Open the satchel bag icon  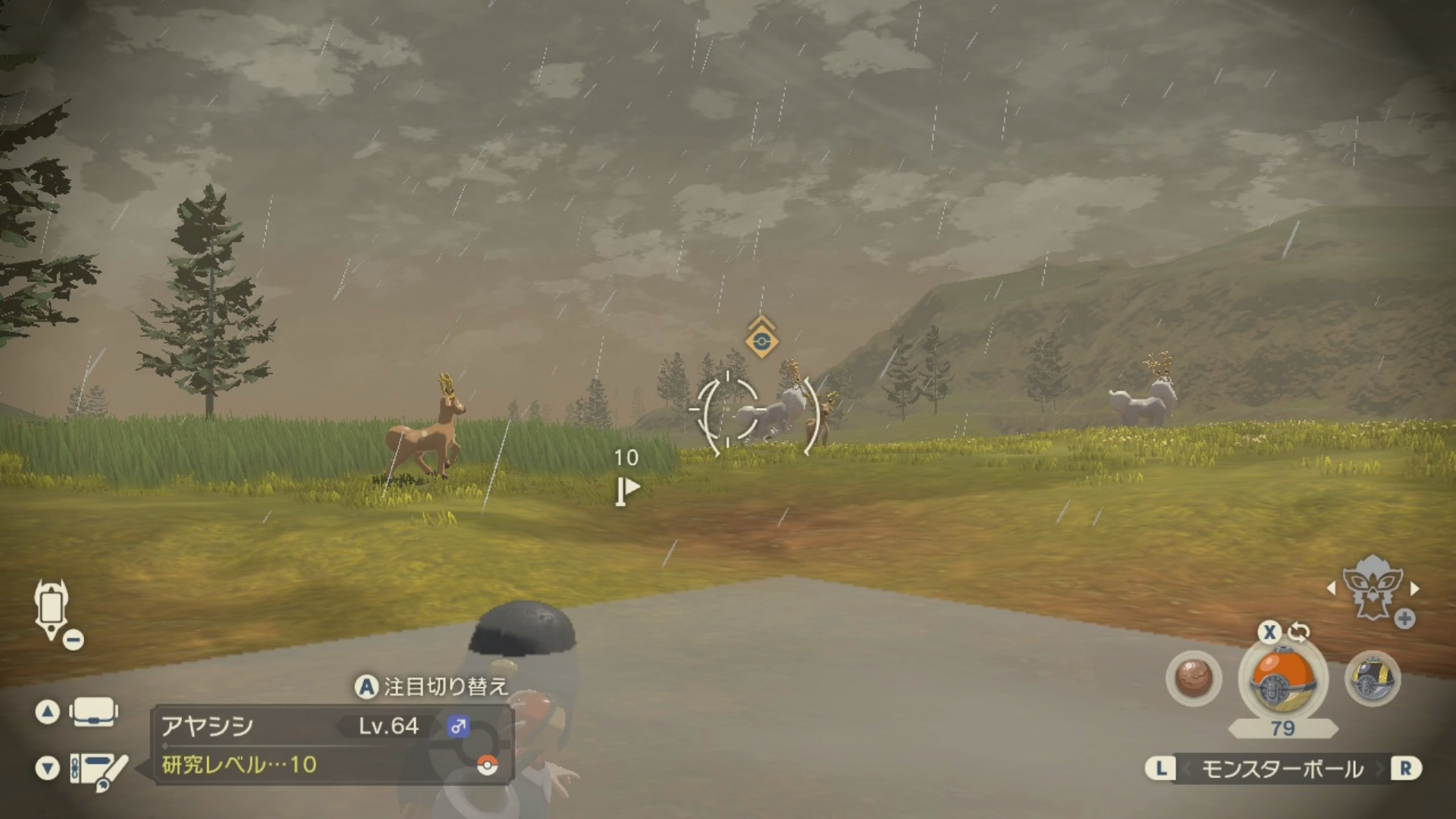tap(93, 712)
